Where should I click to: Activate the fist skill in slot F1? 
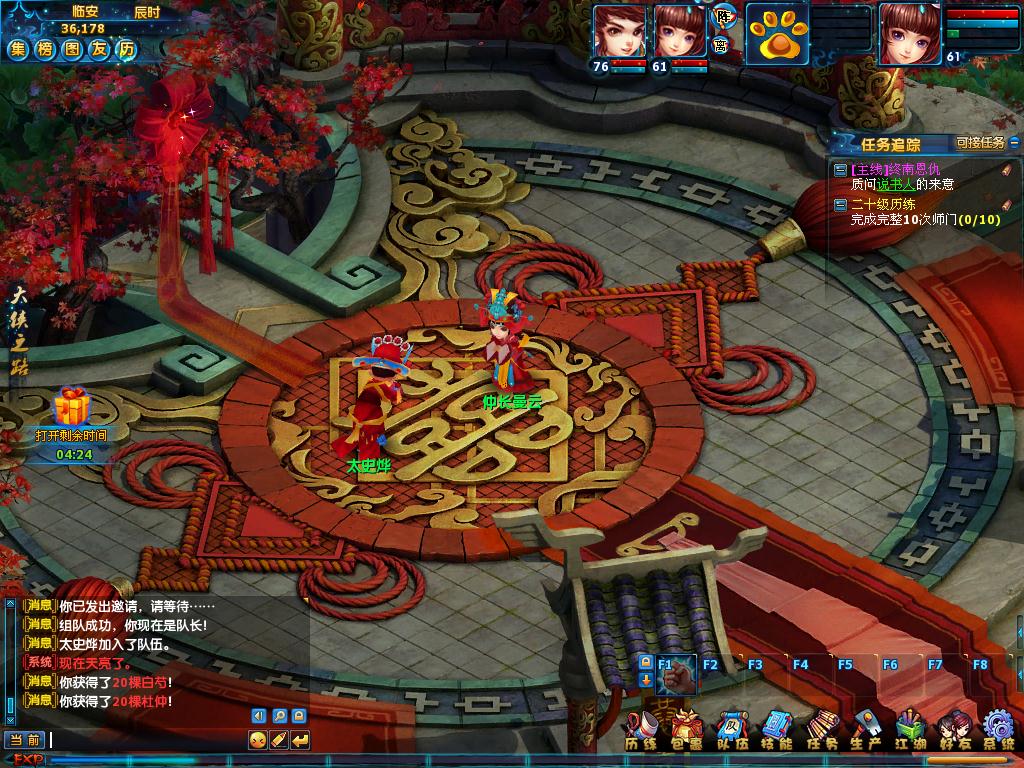coord(677,675)
